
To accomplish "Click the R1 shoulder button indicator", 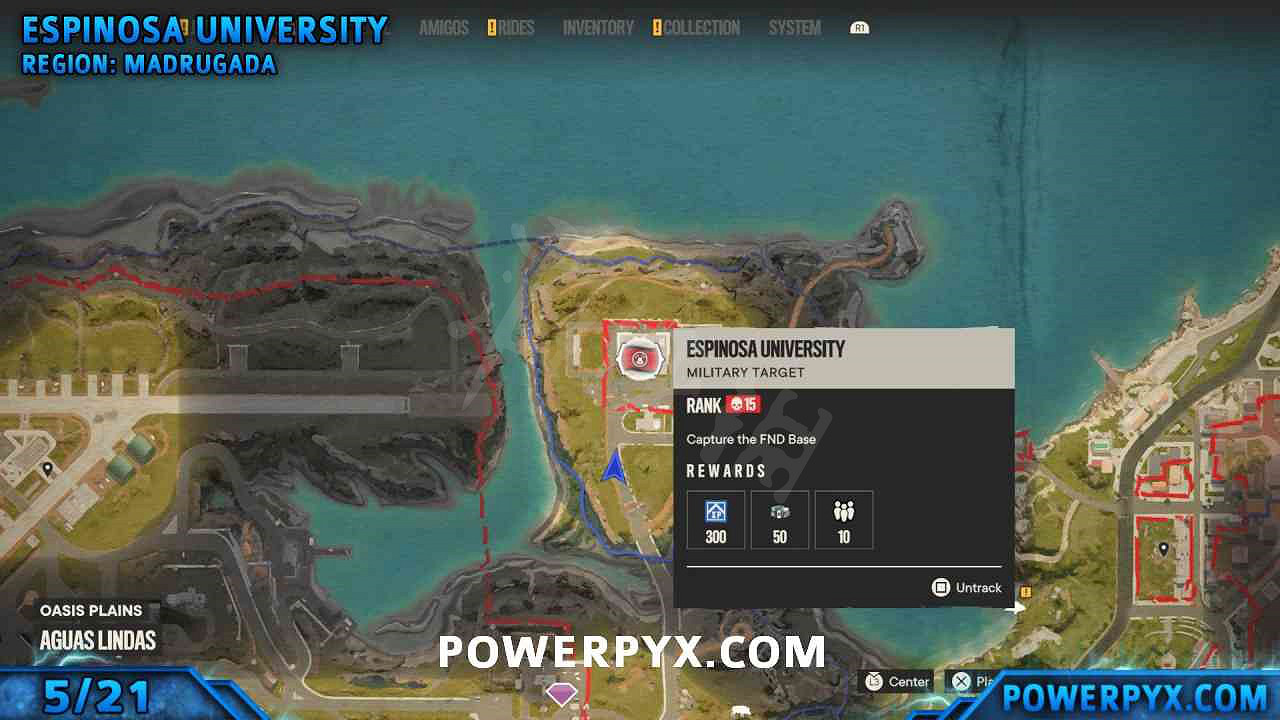I will 860,28.
